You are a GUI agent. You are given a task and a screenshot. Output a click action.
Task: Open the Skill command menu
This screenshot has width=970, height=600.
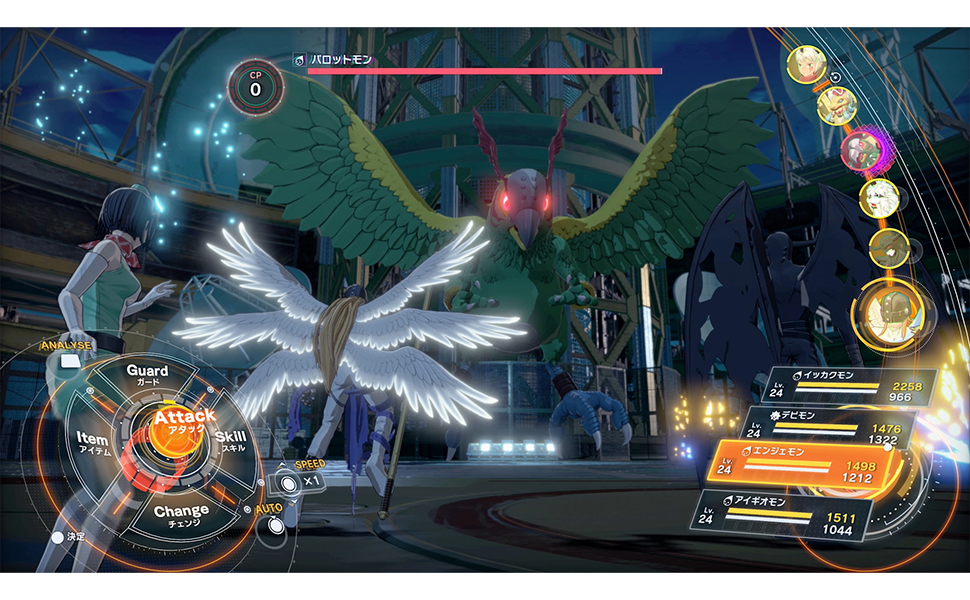coord(230,441)
